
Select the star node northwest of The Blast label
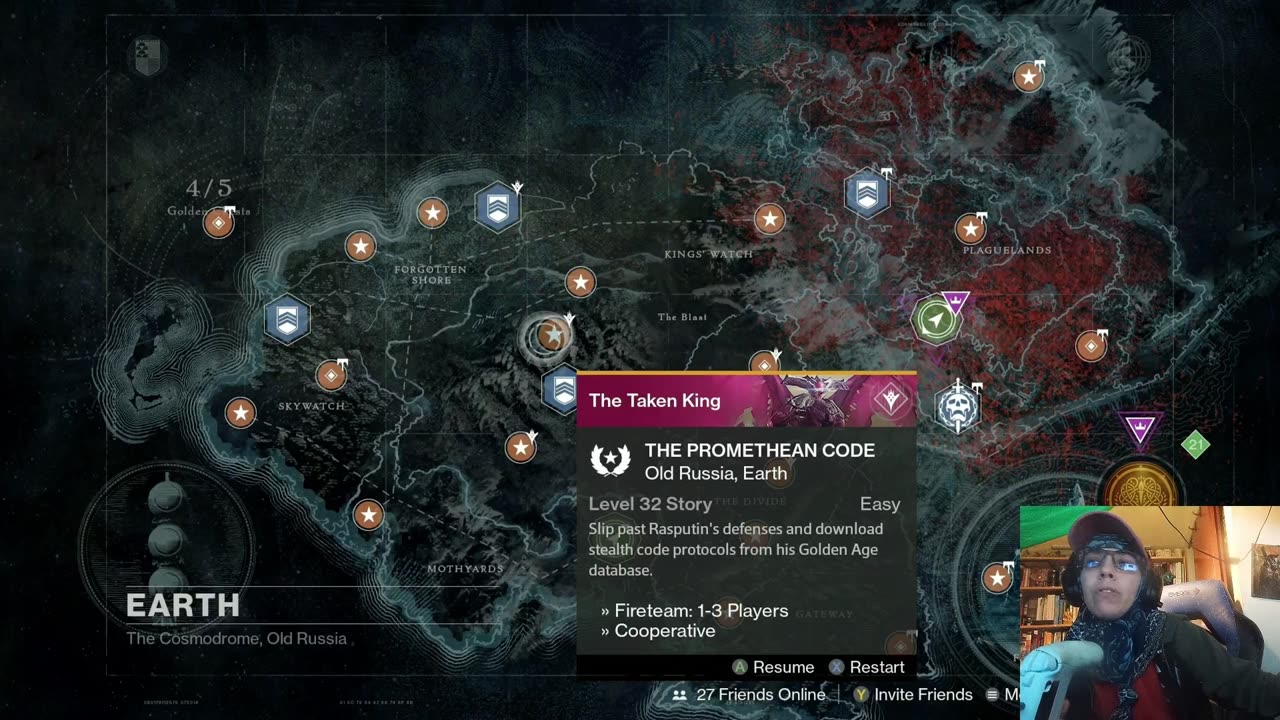click(x=580, y=282)
